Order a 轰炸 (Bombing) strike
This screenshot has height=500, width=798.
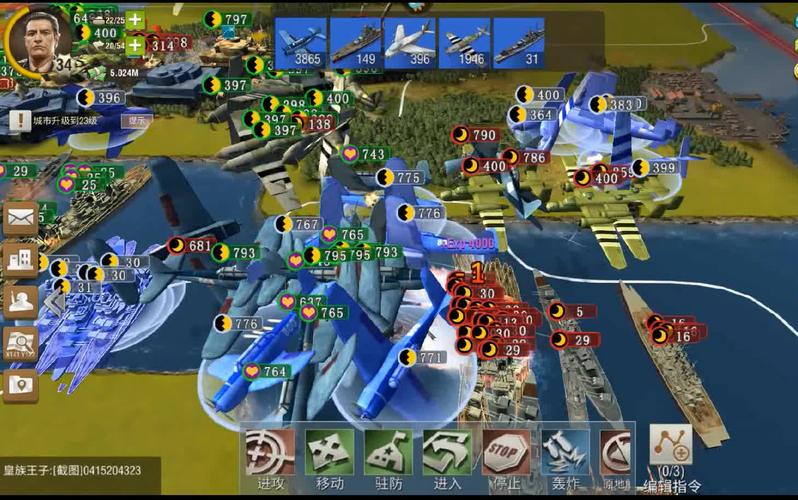click(x=565, y=456)
